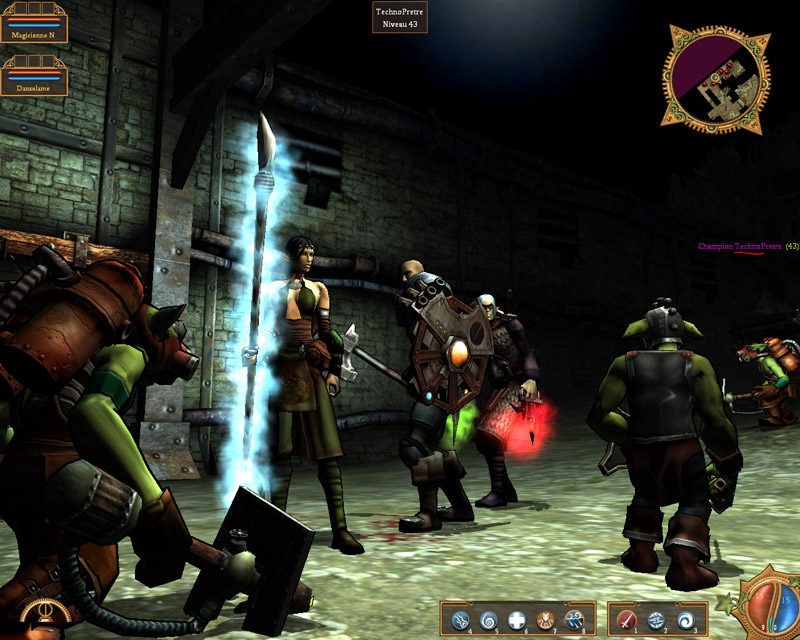Activate the orange skill in slot 7
Screen dimensions: 800x640
point(546,620)
